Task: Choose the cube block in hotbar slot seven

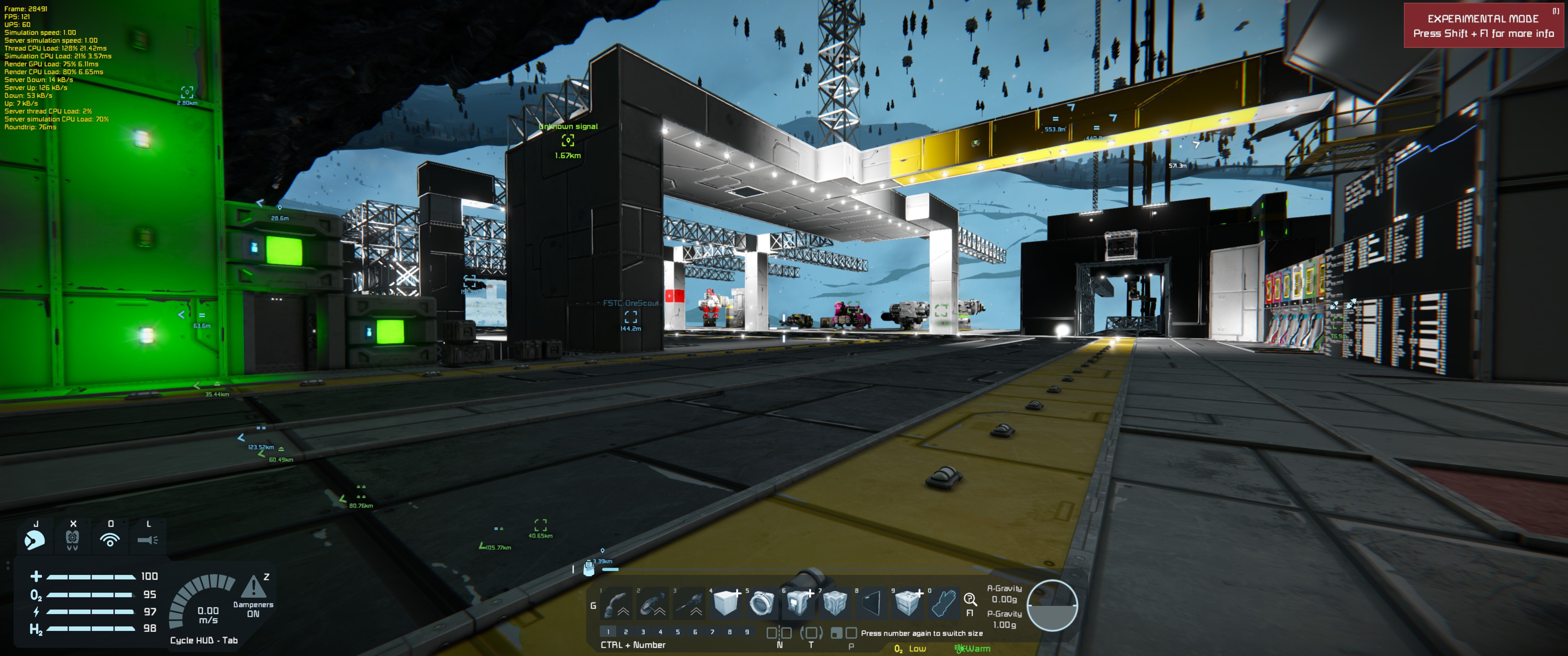Action: 835,604
